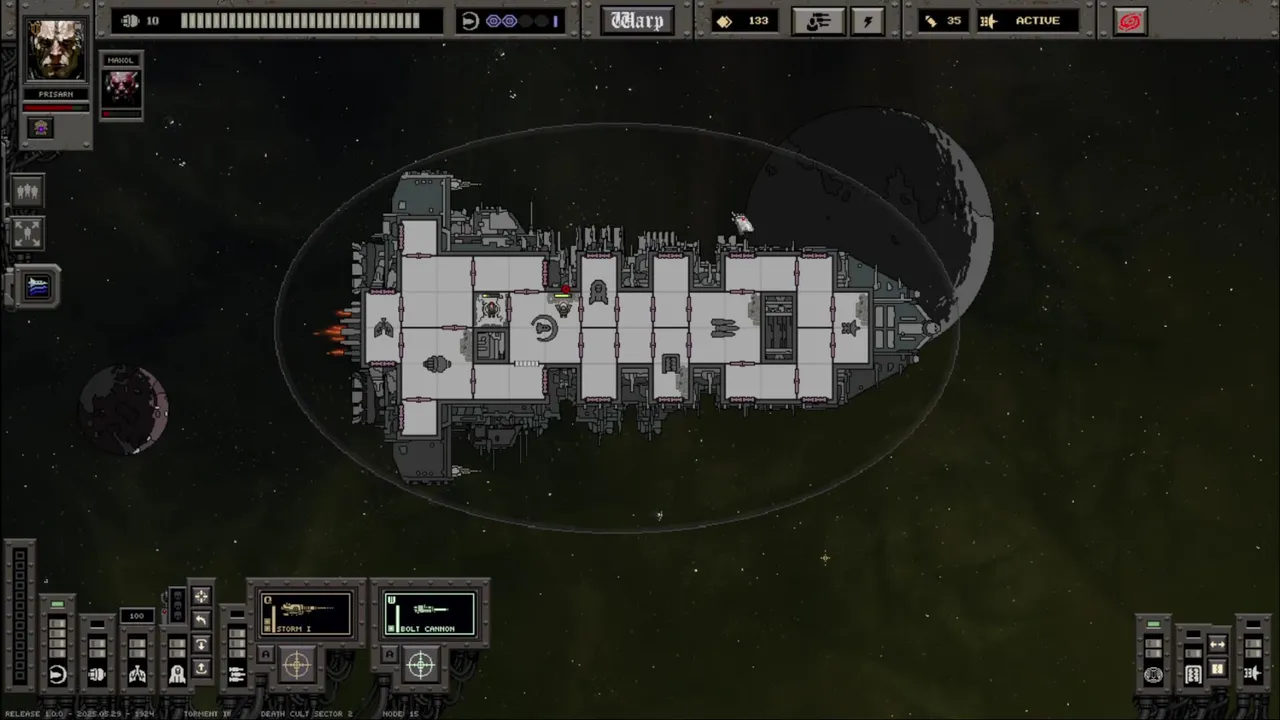Click the fighter craft system icon bottom-right
The height and width of the screenshot is (720, 1280).
[x=1252, y=674]
